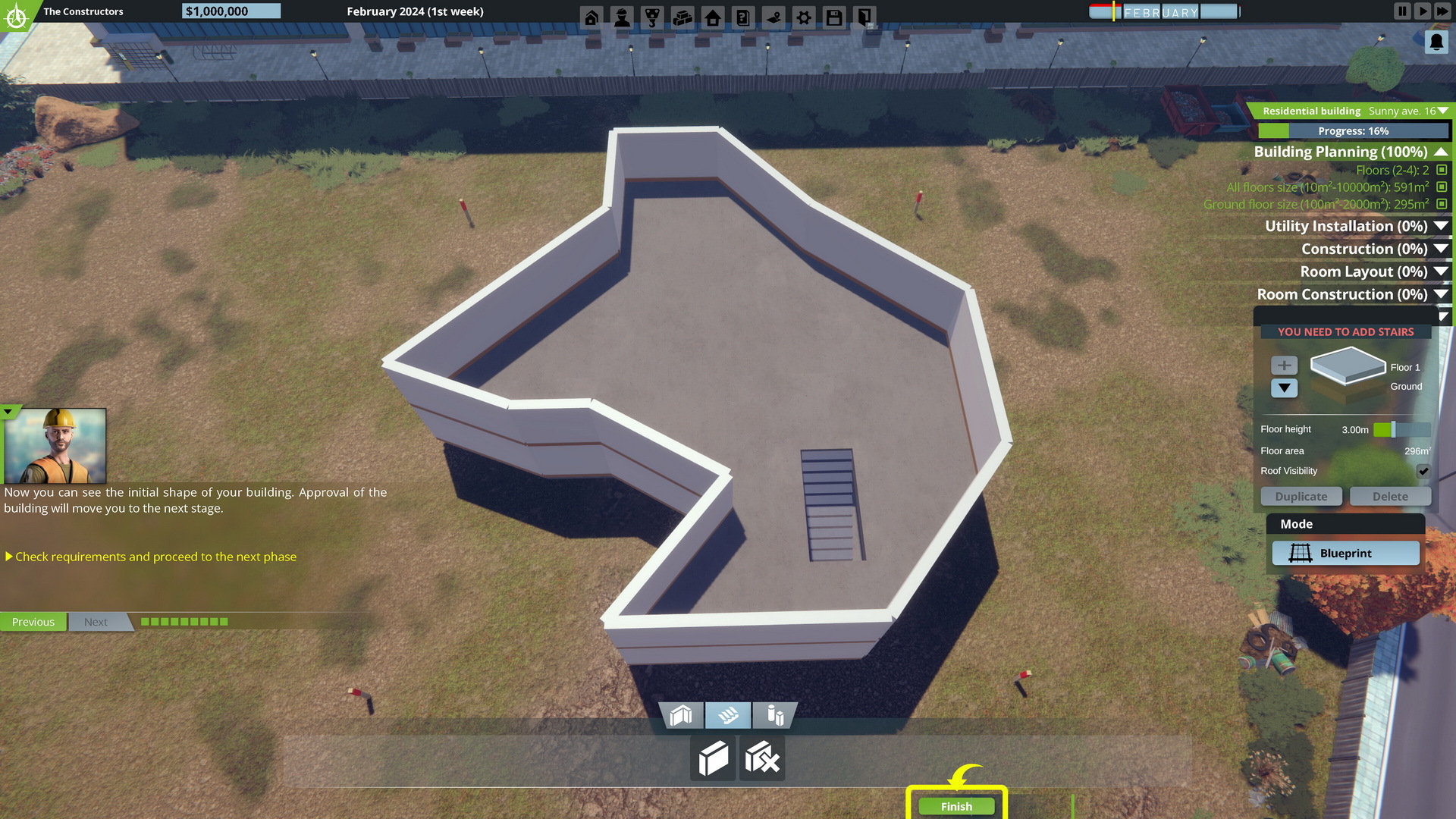Click the save game icon

pos(834,16)
